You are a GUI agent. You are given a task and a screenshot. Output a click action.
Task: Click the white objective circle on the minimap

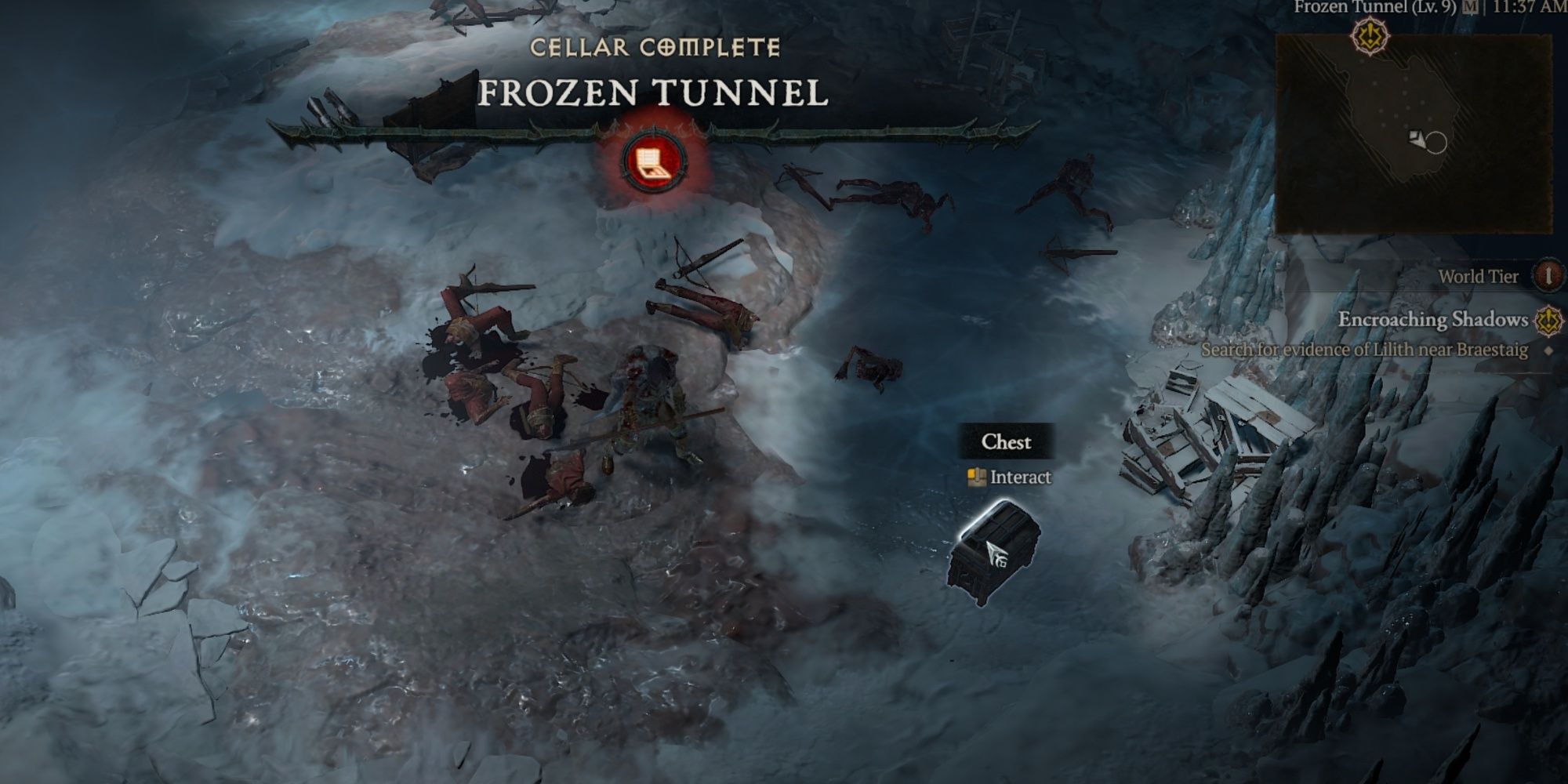click(1436, 143)
